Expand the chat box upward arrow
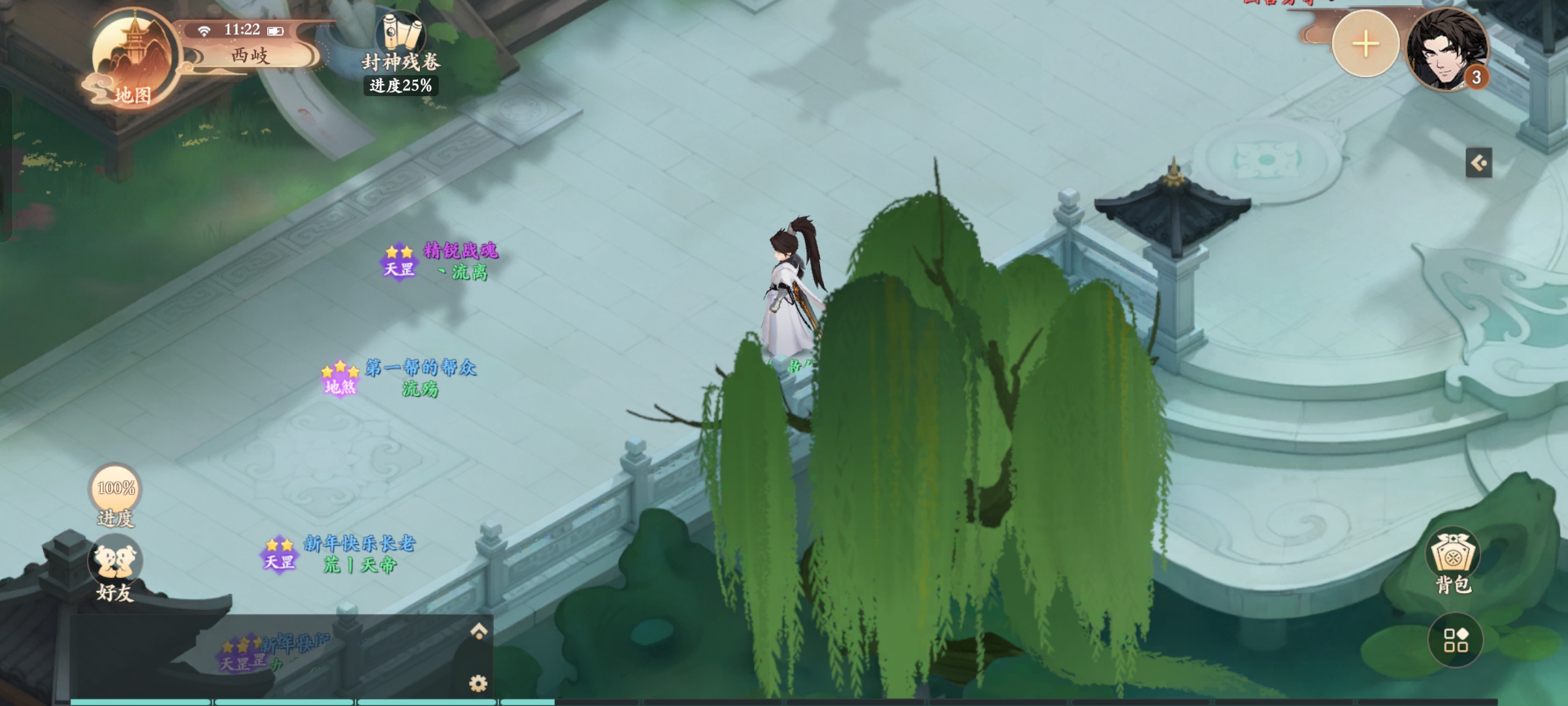Screen dimensions: 1568x706 click(x=479, y=631)
